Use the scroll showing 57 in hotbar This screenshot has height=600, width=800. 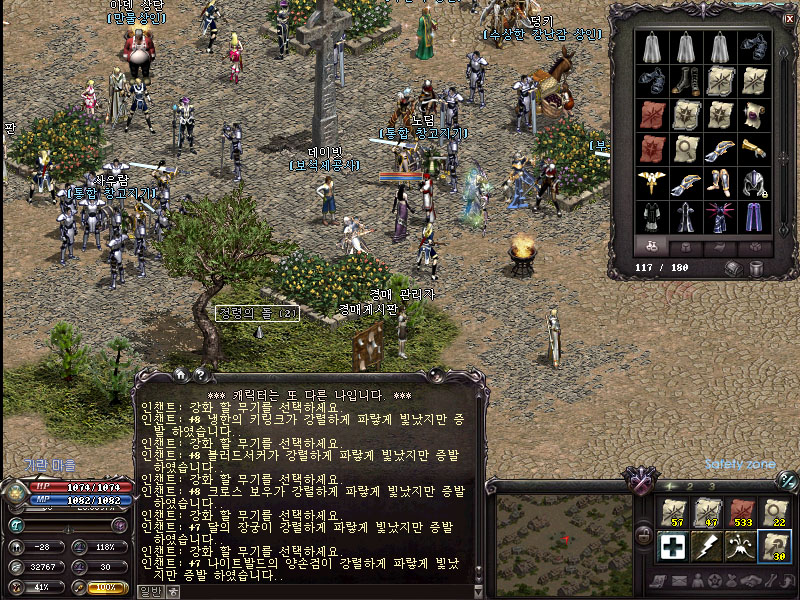click(672, 512)
